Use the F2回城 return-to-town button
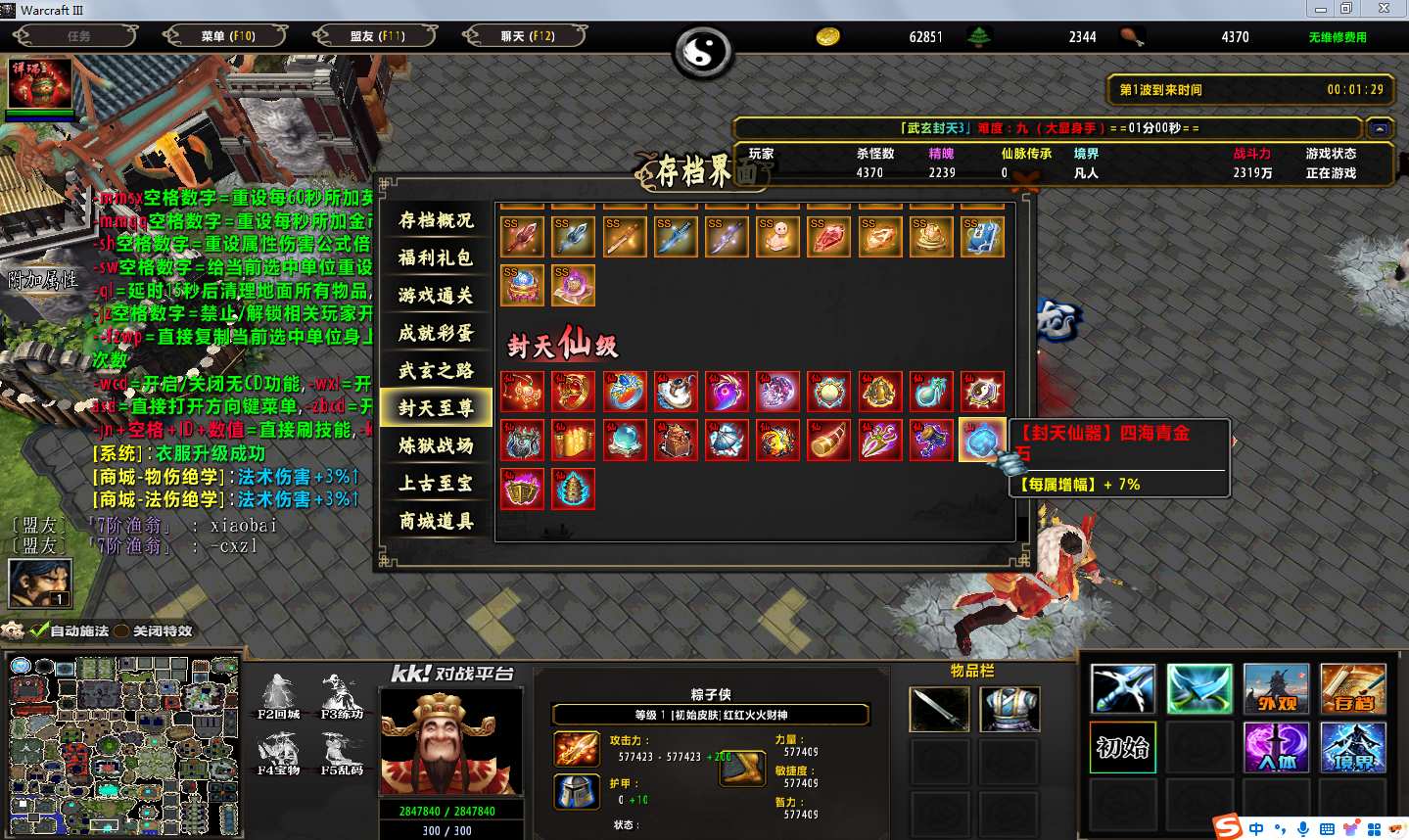This screenshot has width=1409, height=840. coord(279,696)
